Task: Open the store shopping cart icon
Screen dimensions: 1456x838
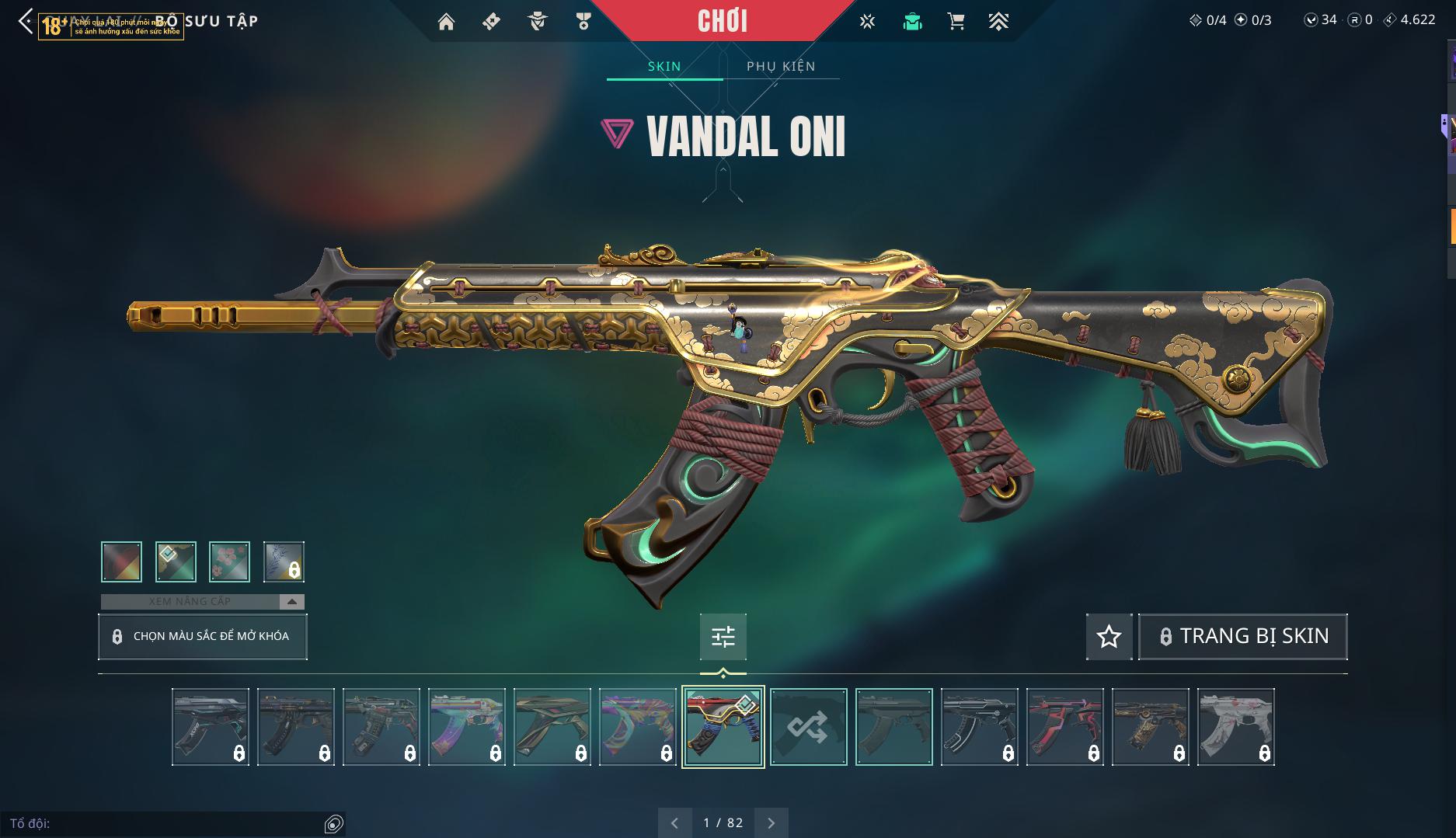Action: [x=956, y=22]
